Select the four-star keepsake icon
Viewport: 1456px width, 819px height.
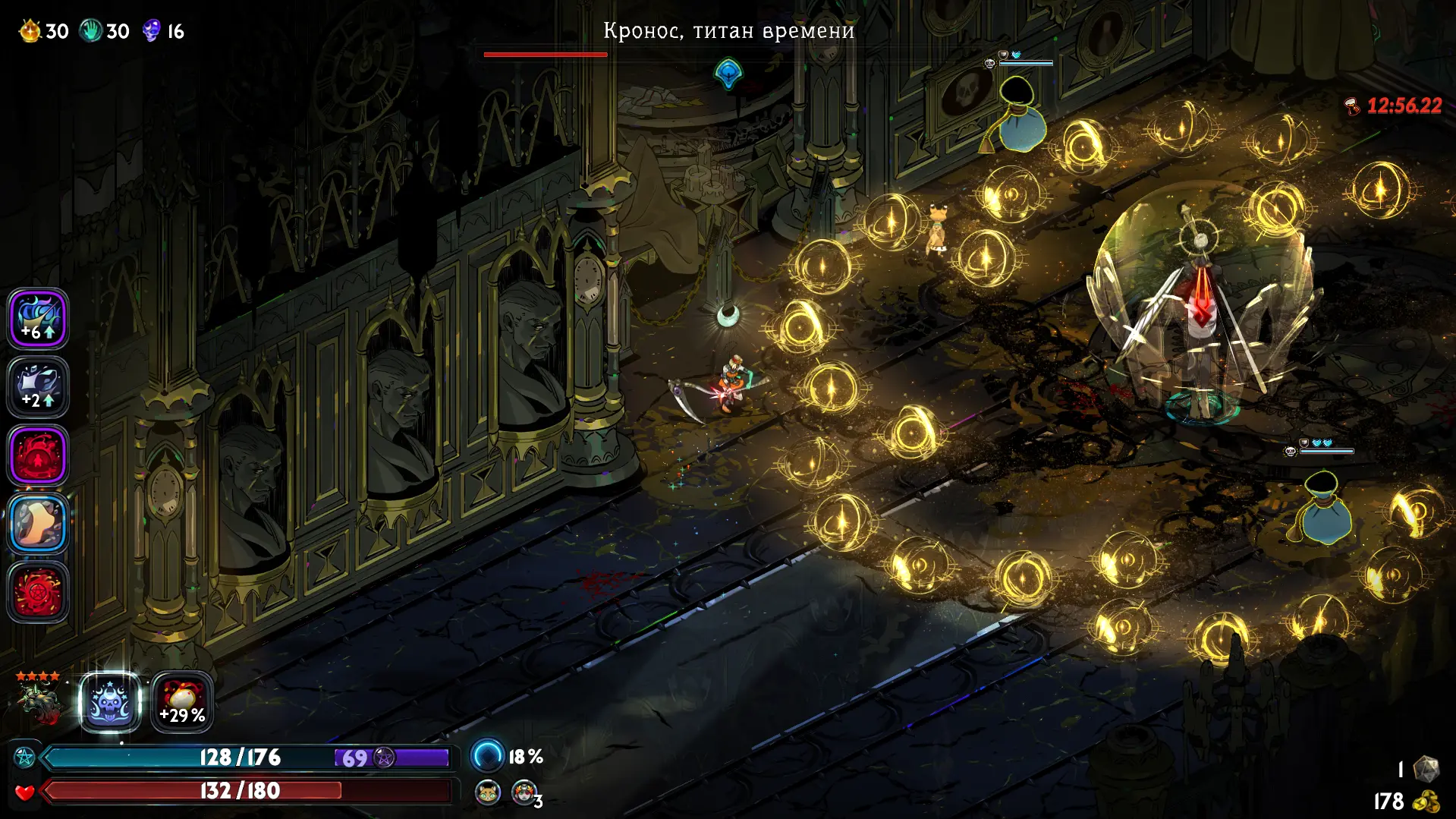(x=39, y=700)
